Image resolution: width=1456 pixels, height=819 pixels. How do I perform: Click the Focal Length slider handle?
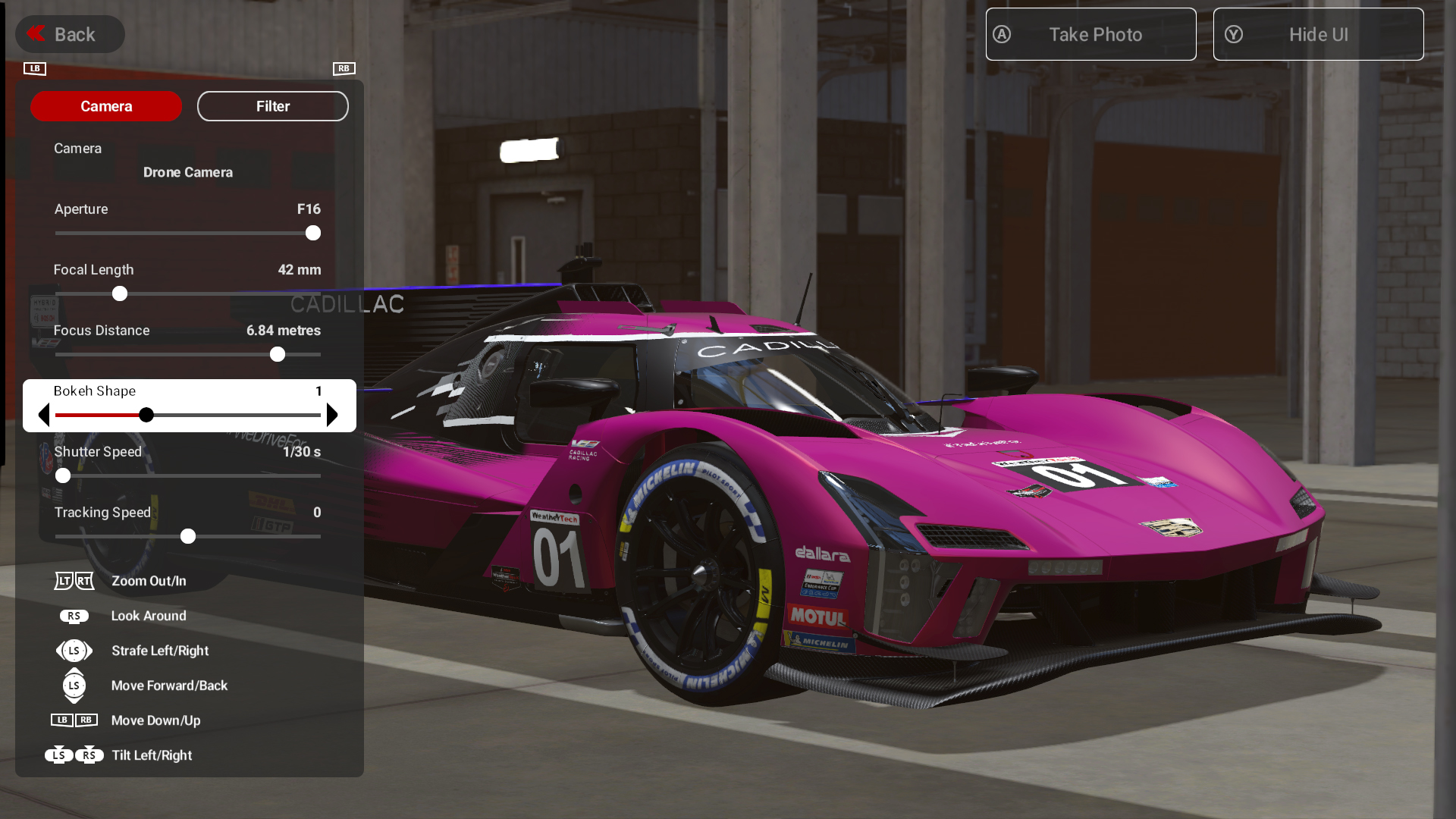[x=120, y=293]
